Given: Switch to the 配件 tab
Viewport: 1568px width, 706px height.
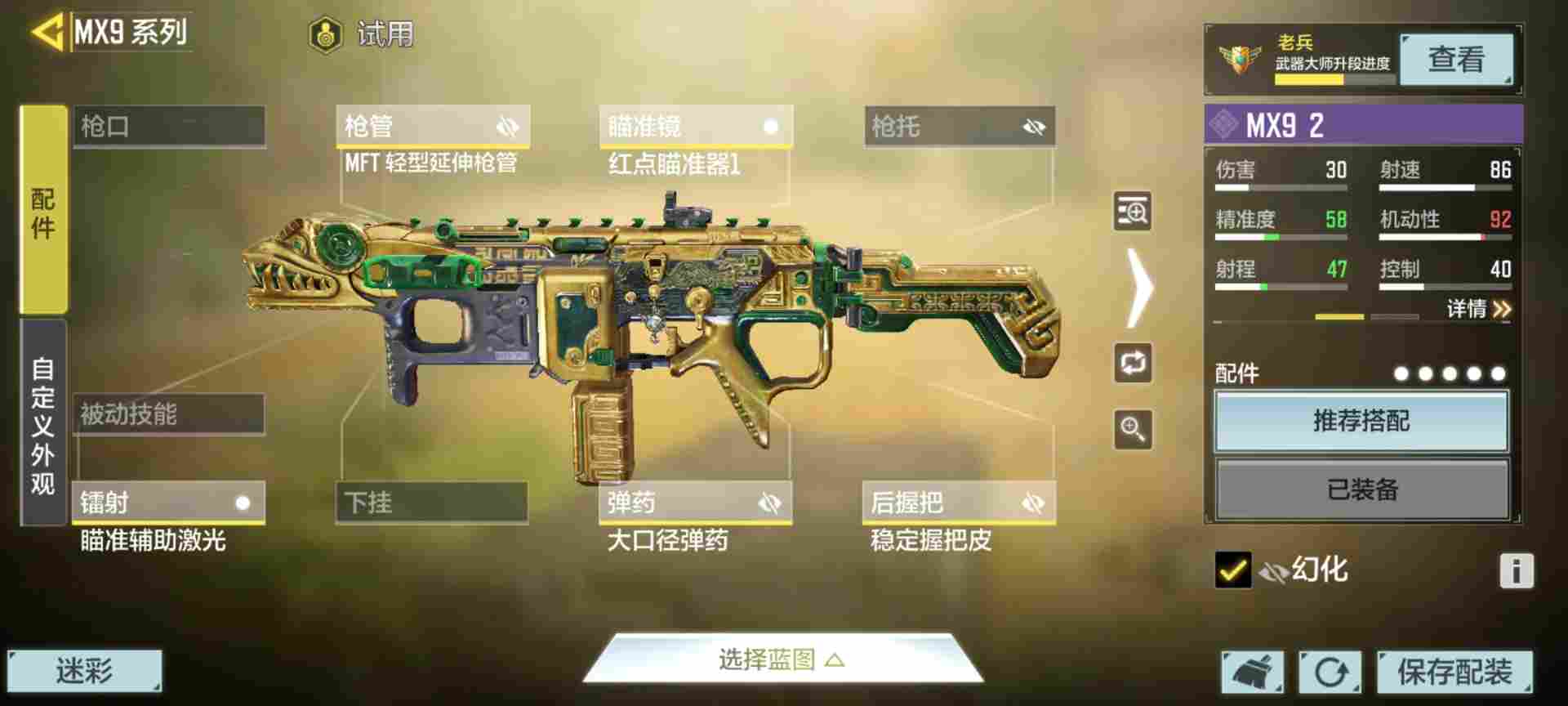Looking at the screenshot, I should coord(44,212).
